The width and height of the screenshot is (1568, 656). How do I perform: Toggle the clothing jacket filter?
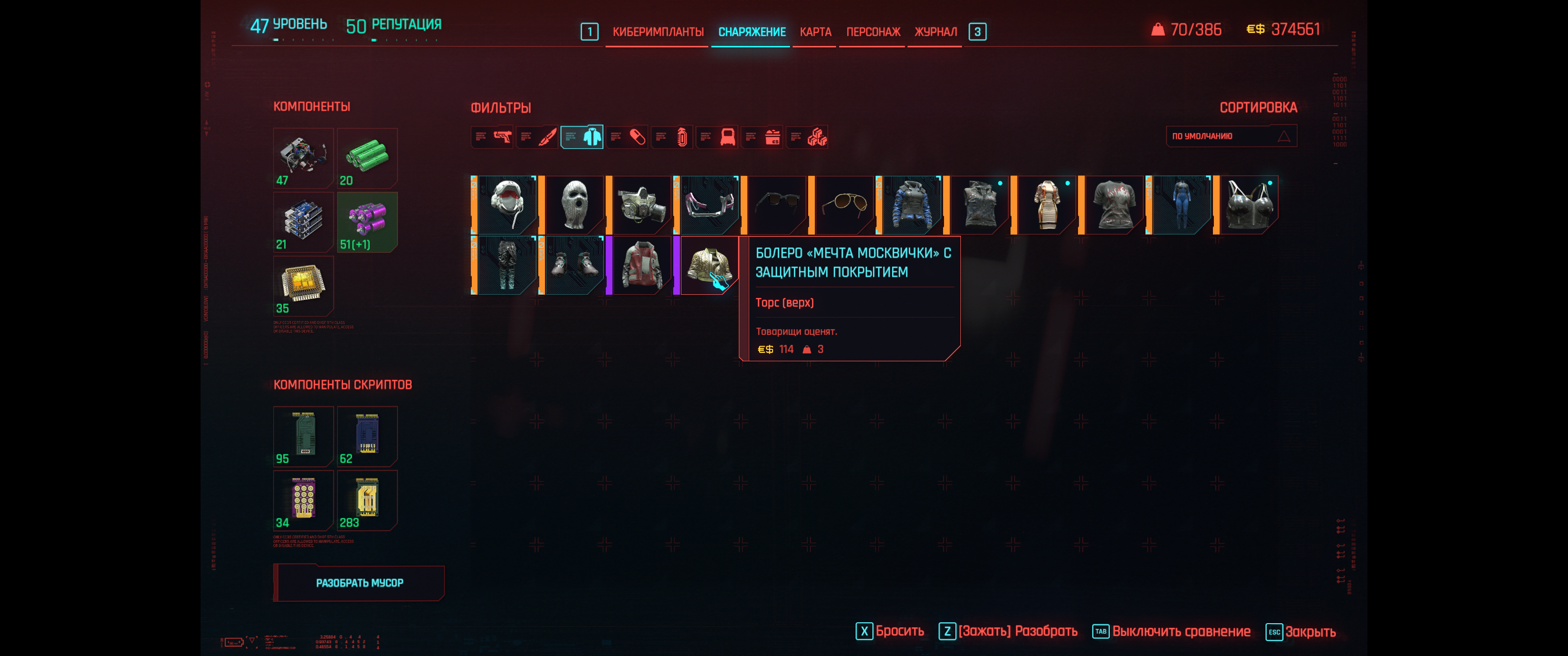[x=583, y=137]
